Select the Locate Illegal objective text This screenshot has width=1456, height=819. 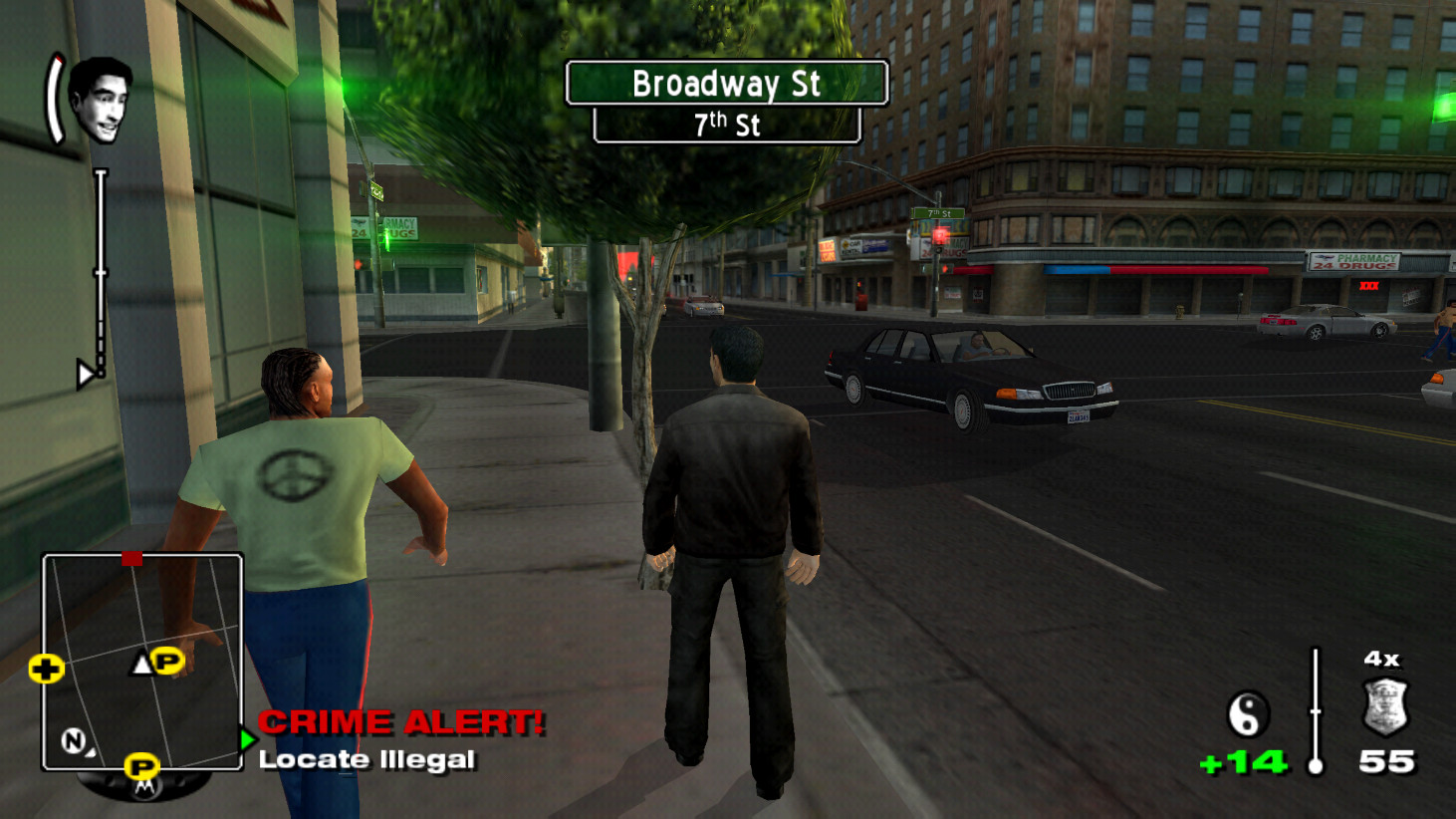366,759
